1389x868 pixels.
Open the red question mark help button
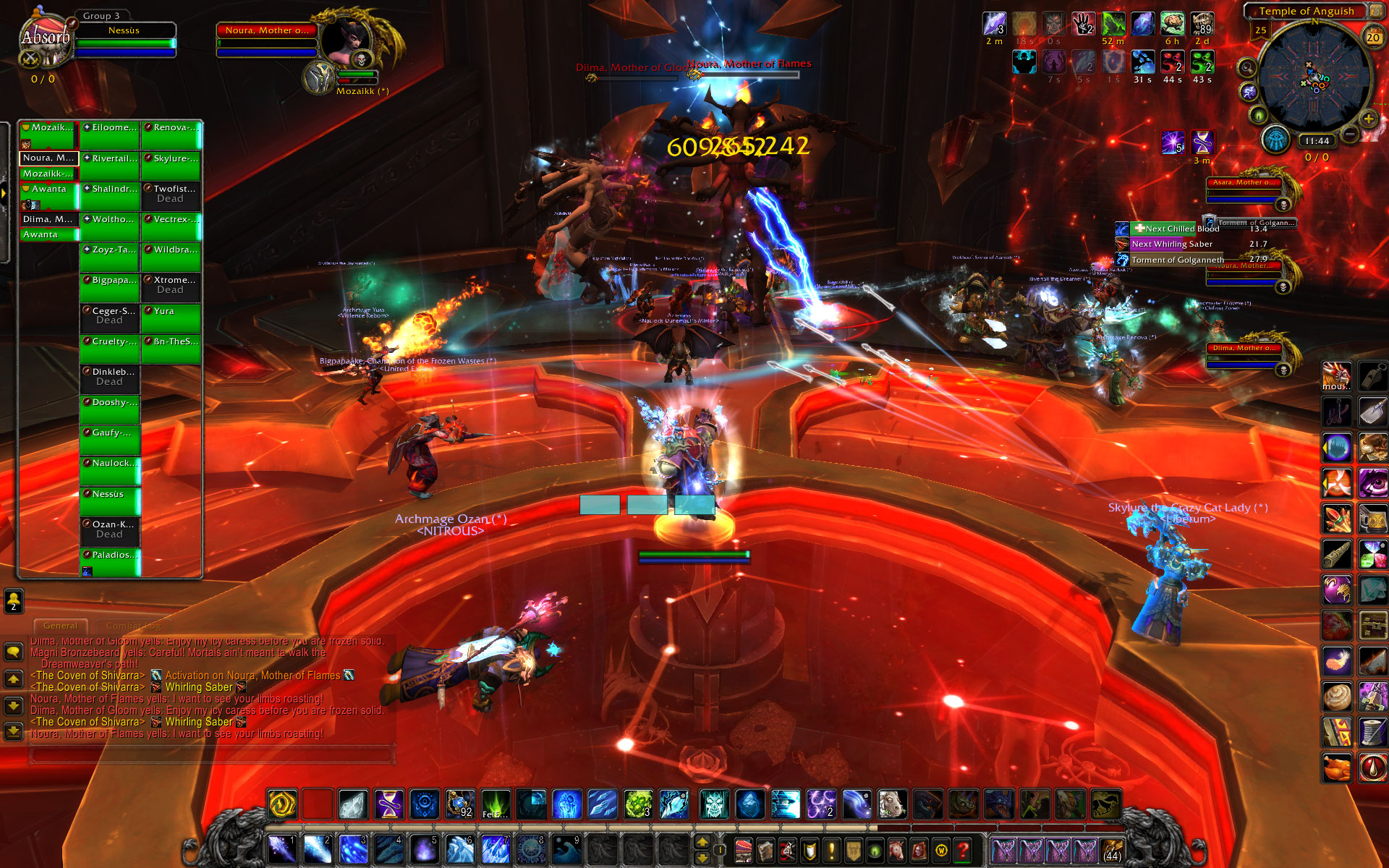click(963, 849)
